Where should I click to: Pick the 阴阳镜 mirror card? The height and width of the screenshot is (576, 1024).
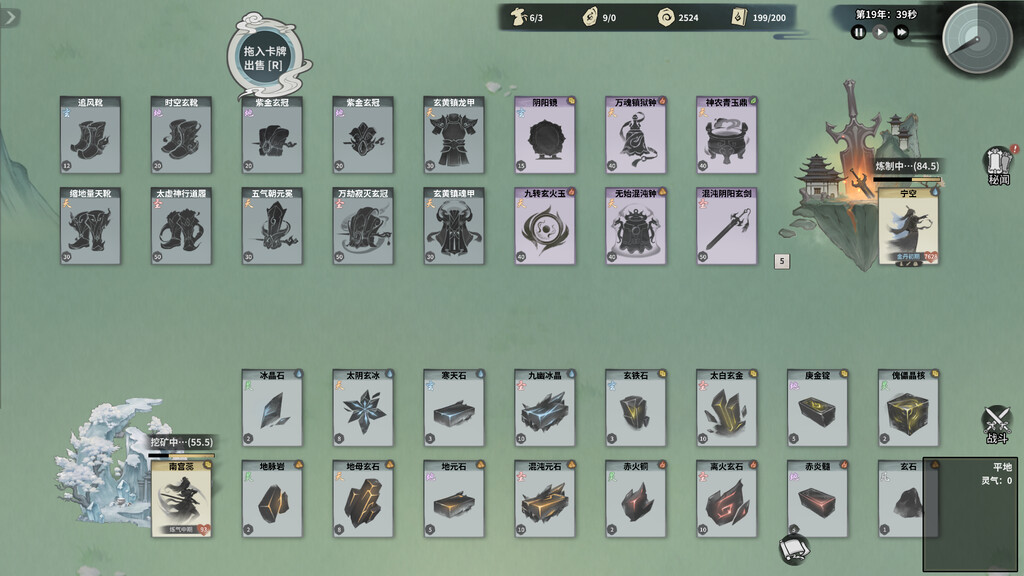(x=545, y=135)
